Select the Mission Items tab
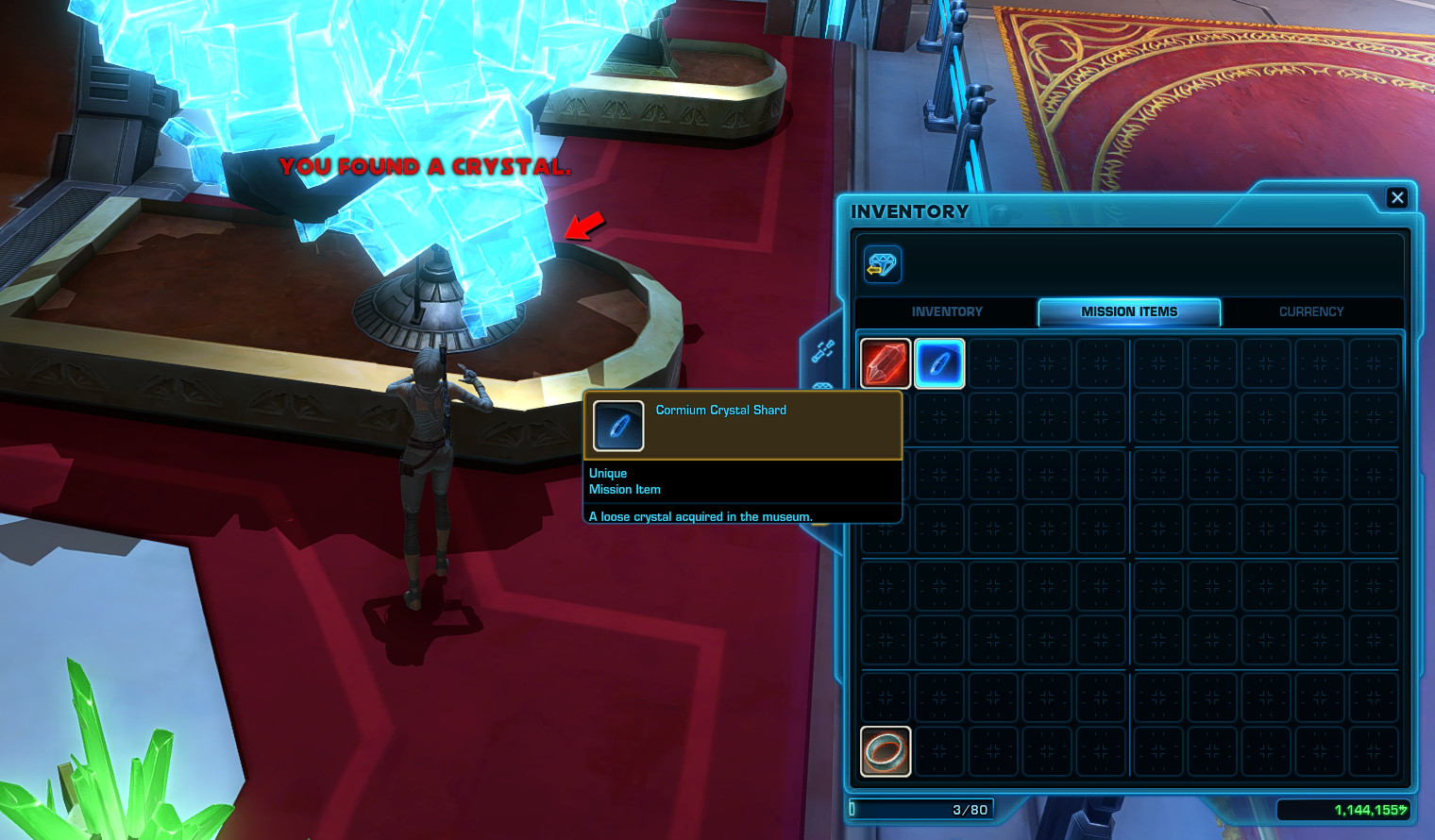The height and width of the screenshot is (840, 1435). coord(1129,311)
